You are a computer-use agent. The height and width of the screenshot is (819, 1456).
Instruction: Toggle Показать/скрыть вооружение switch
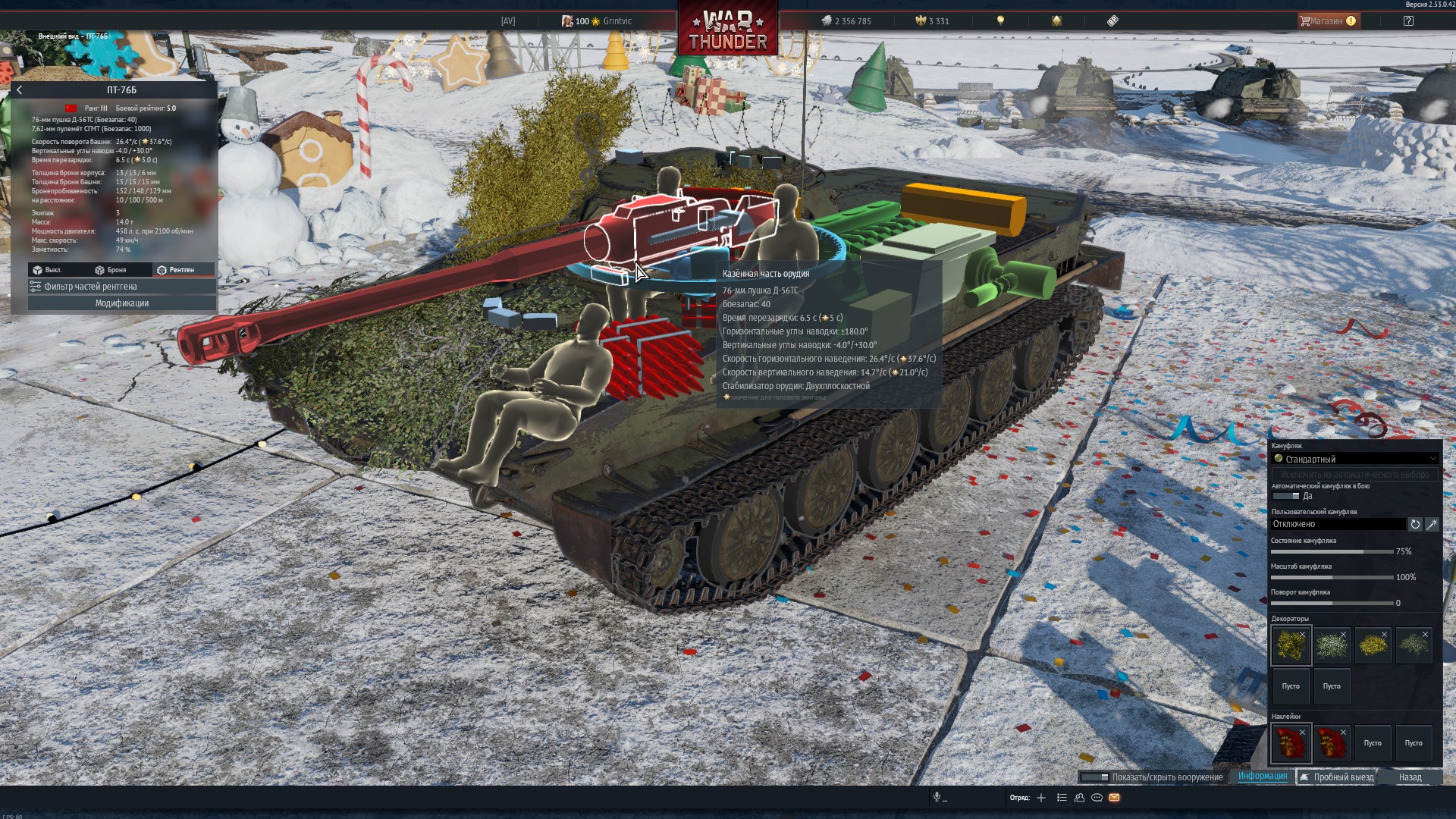[1094, 777]
